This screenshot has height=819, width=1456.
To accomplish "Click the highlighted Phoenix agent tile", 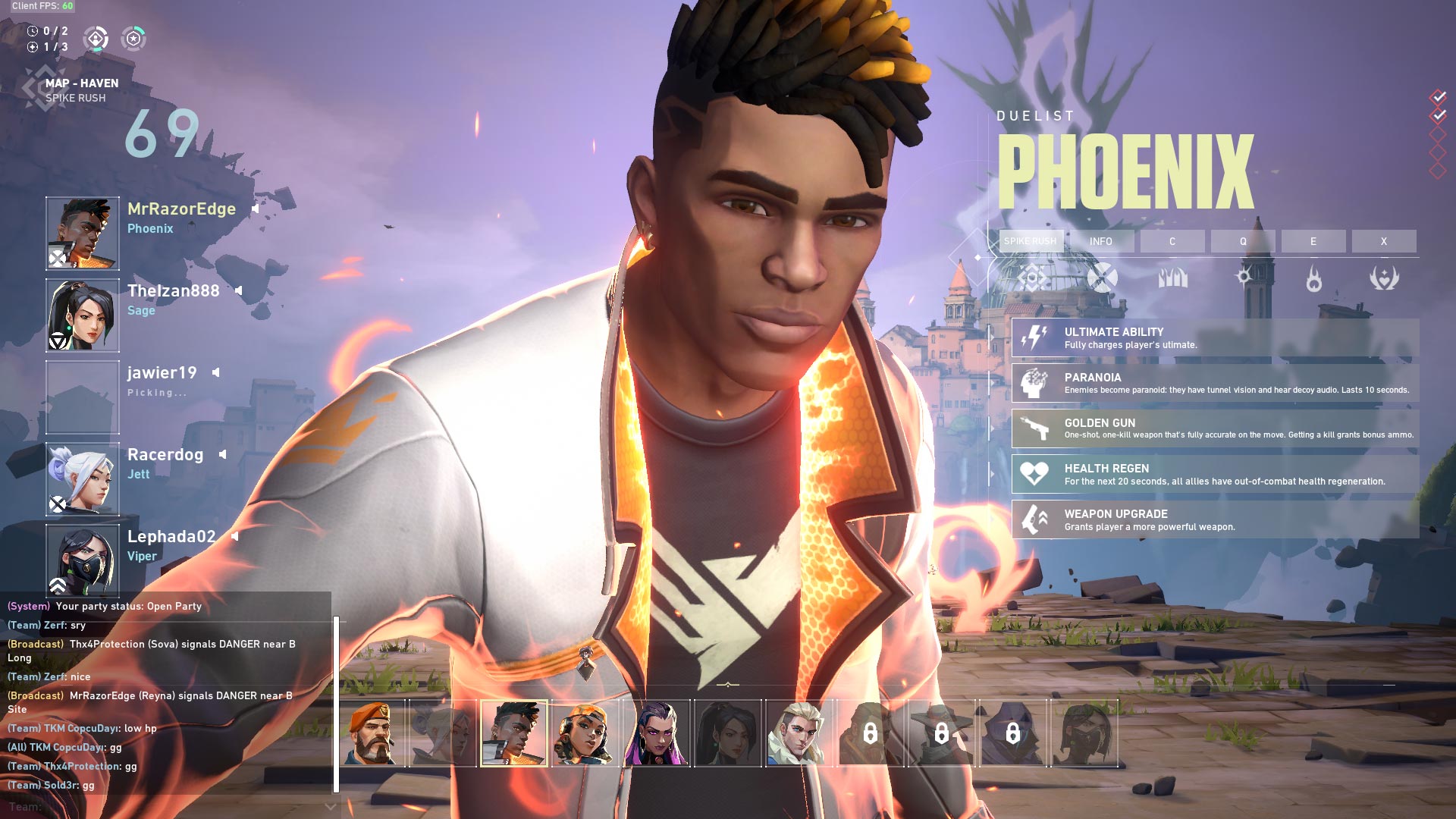I will tap(513, 733).
